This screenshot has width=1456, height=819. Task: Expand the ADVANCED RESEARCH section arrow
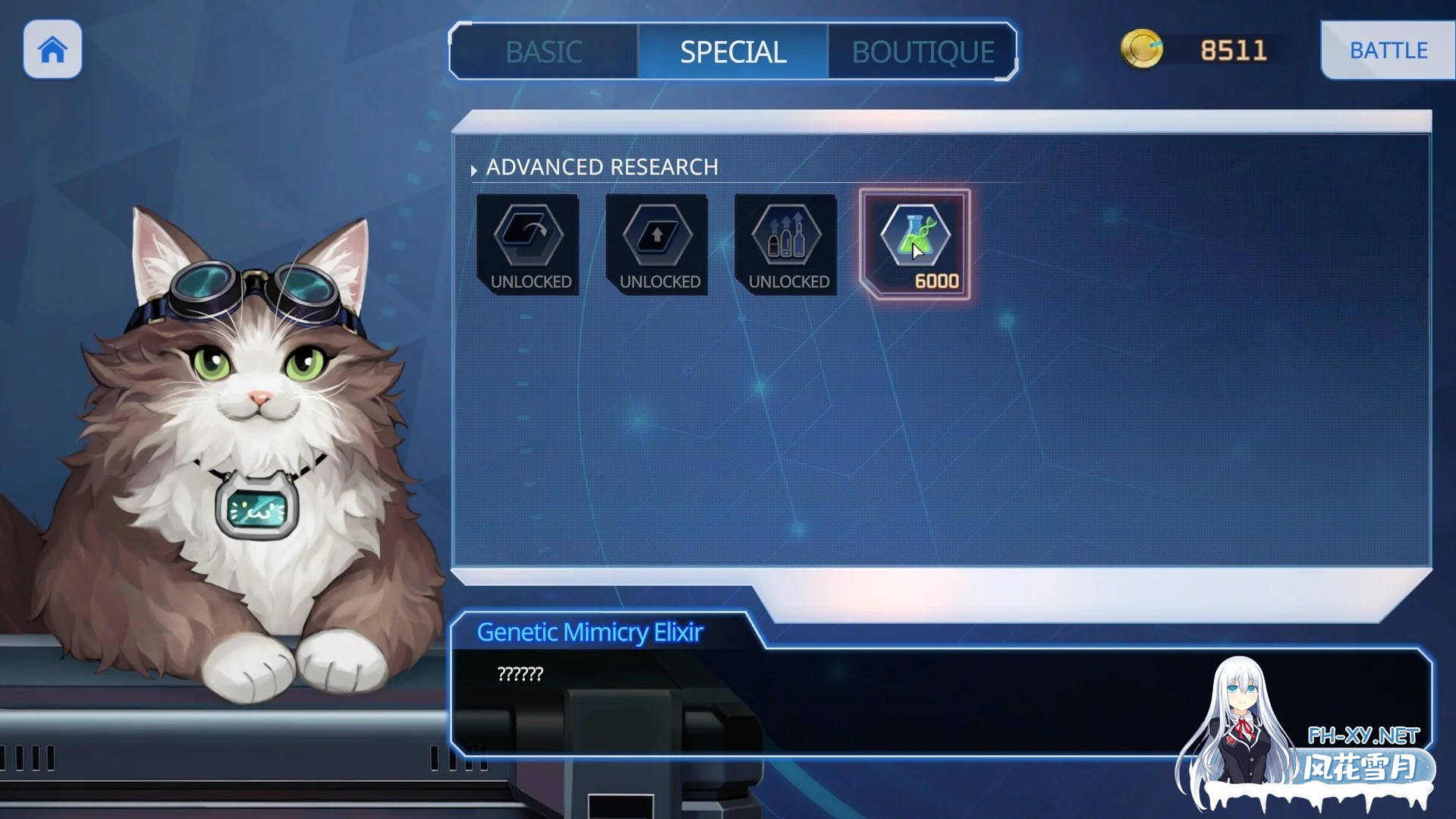click(x=473, y=169)
